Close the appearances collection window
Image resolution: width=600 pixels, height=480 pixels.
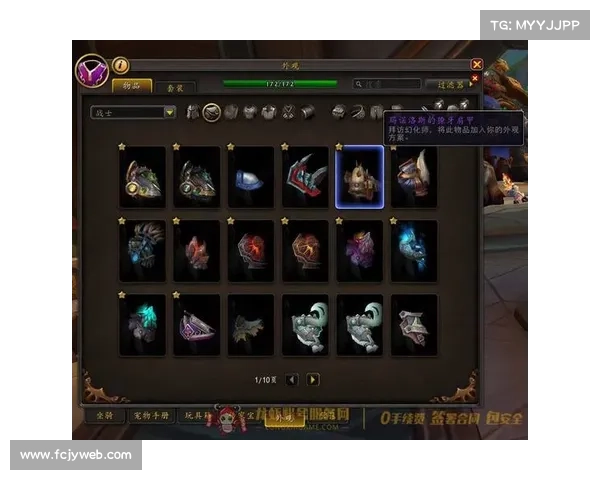(477, 64)
